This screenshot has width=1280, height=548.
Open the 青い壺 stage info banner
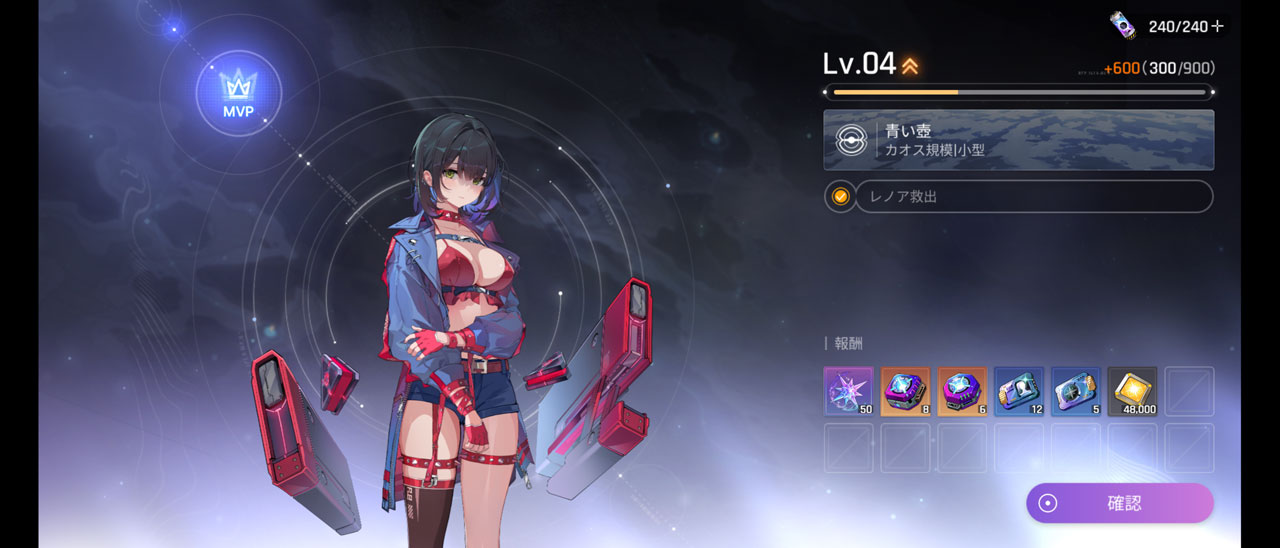pyautogui.click(x=1018, y=140)
